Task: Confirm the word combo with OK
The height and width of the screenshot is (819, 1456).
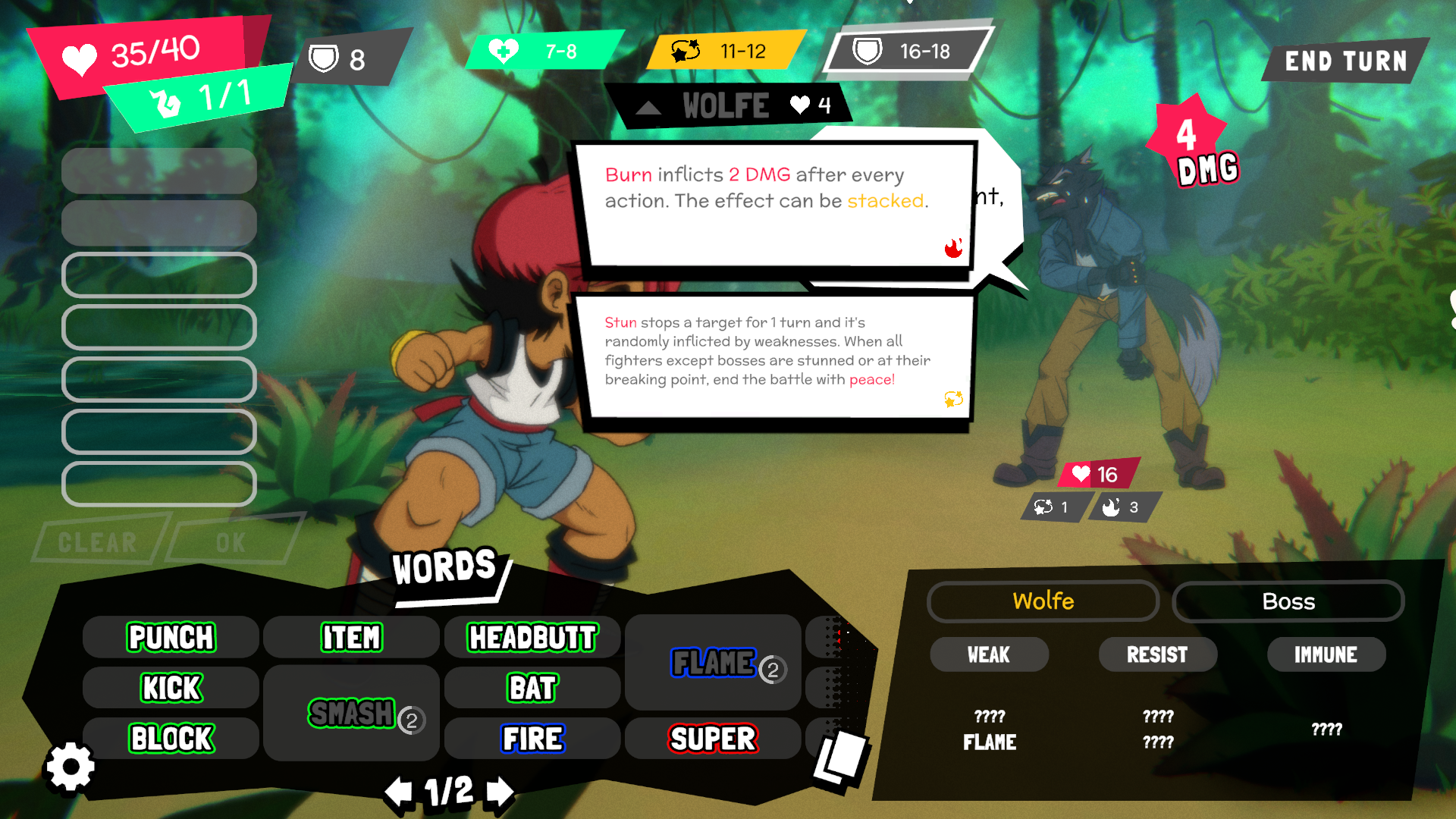Action: (231, 542)
